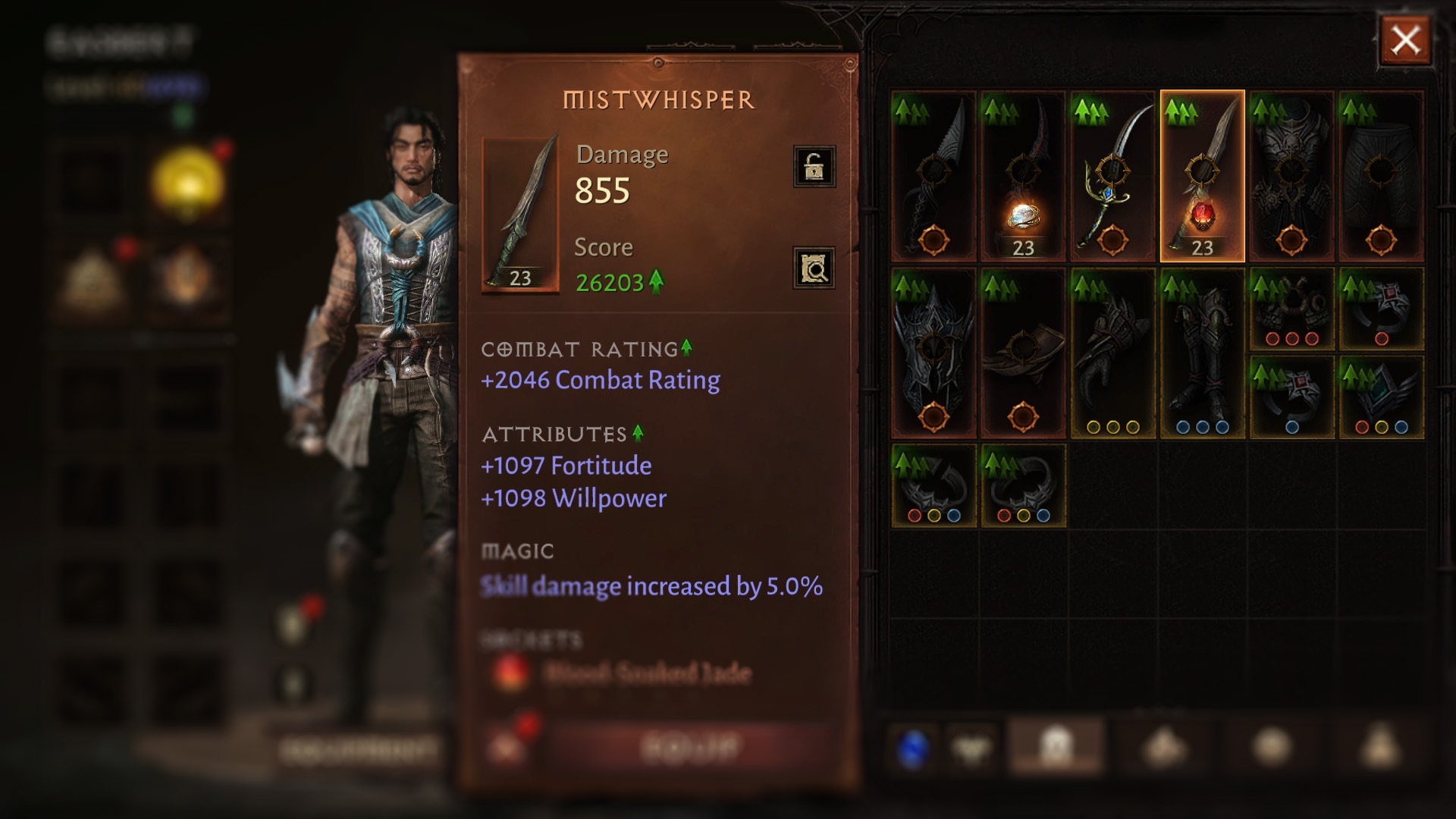The width and height of the screenshot is (1456, 819).
Task: Click the Mistwhisper item portrait
Action: coord(520,215)
